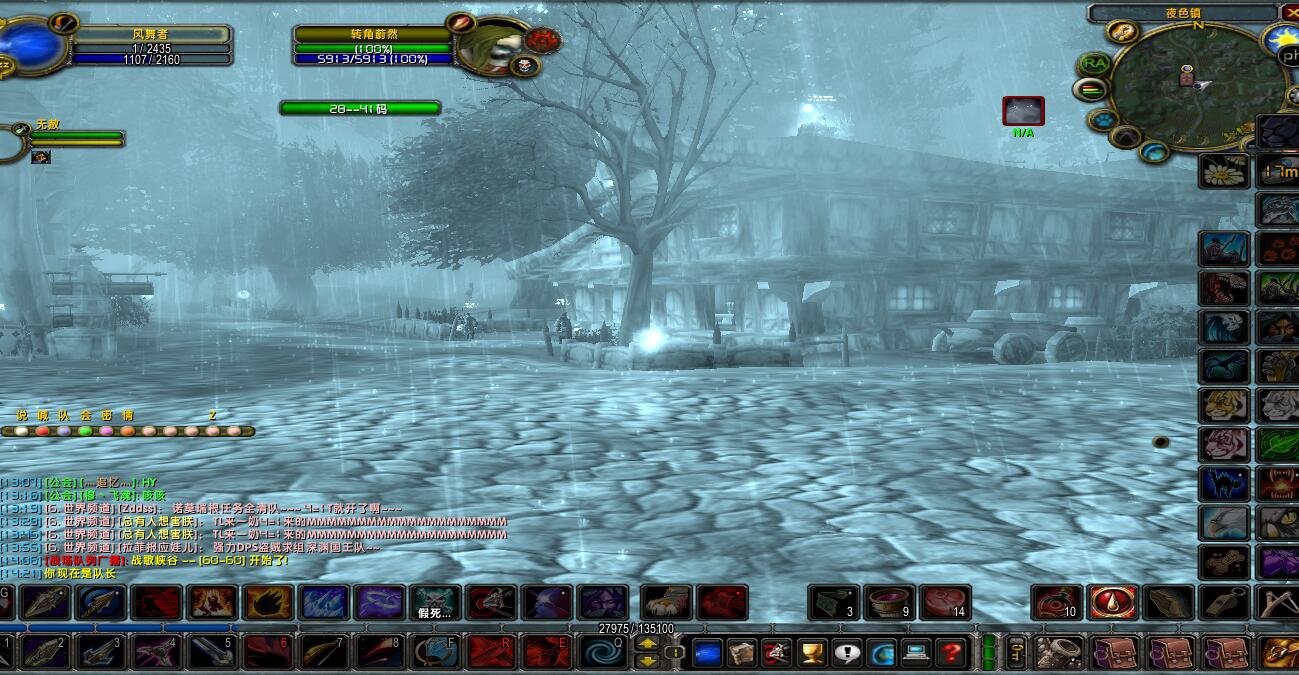Open the speech bubble social button
The width and height of the screenshot is (1299, 675).
tap(848, 653)
